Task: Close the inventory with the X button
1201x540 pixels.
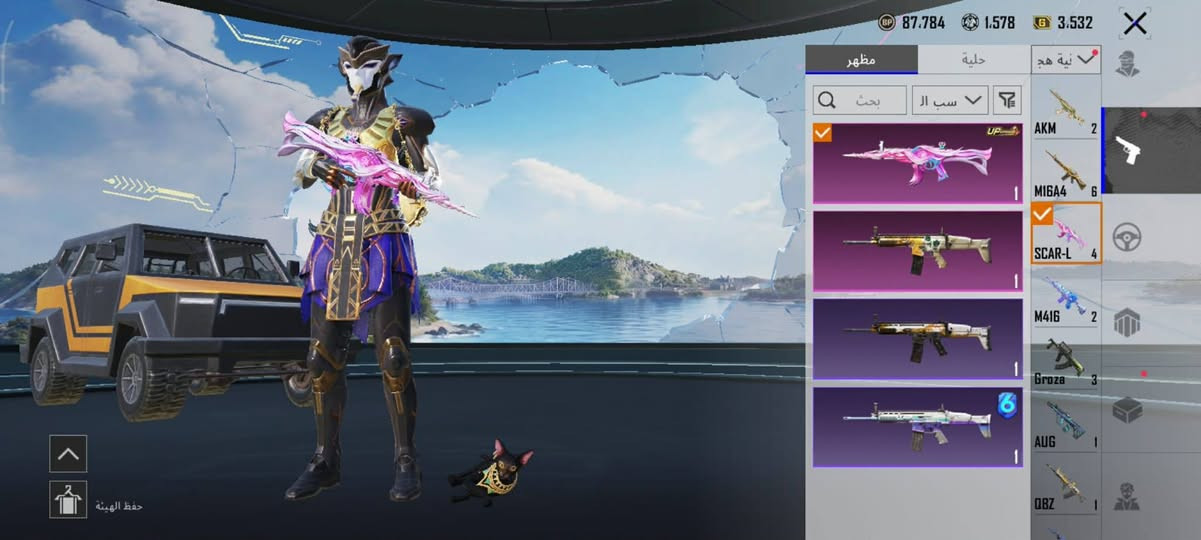Action: [1134, 23]
